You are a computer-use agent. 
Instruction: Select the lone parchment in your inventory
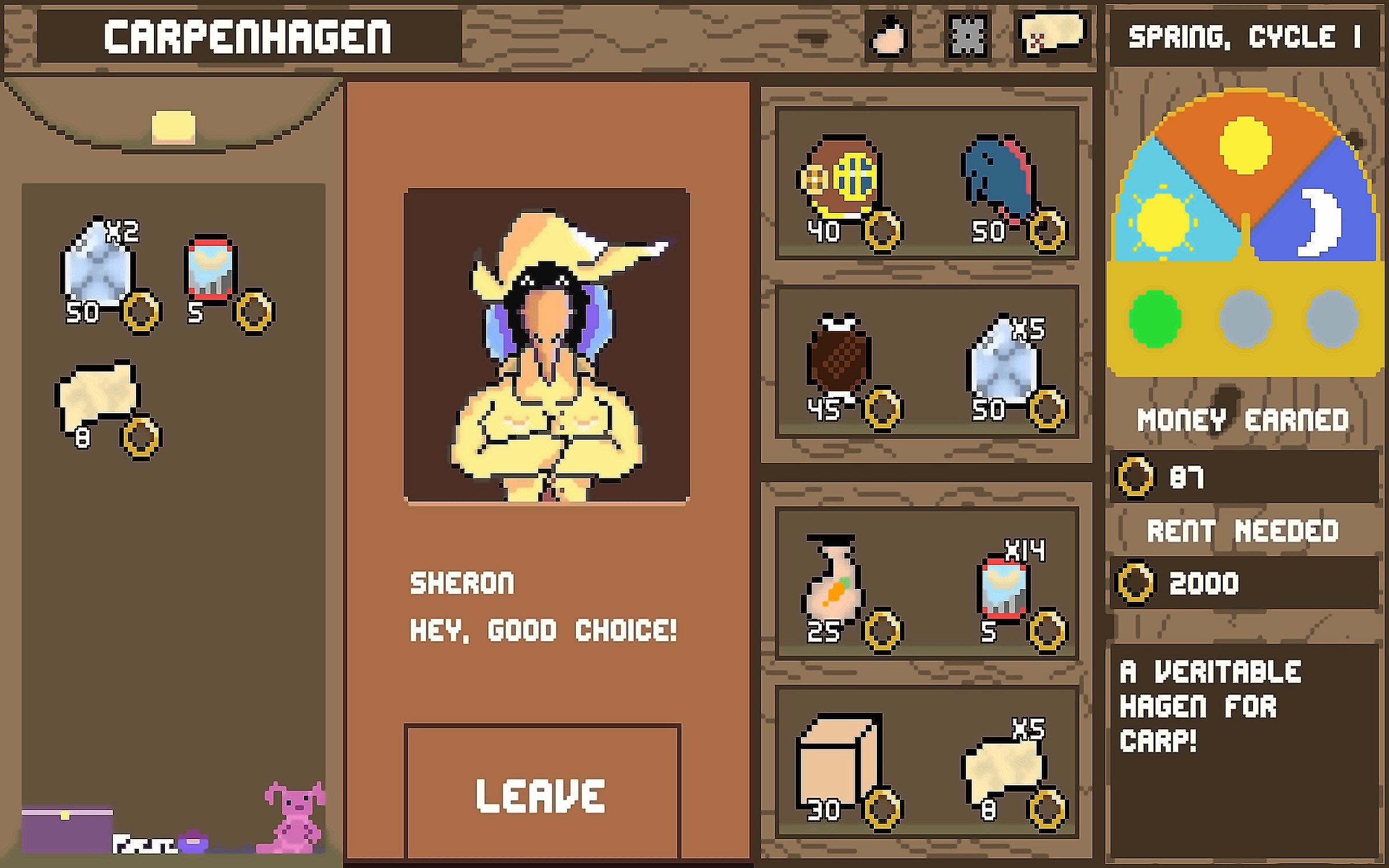tap(97, 393)
